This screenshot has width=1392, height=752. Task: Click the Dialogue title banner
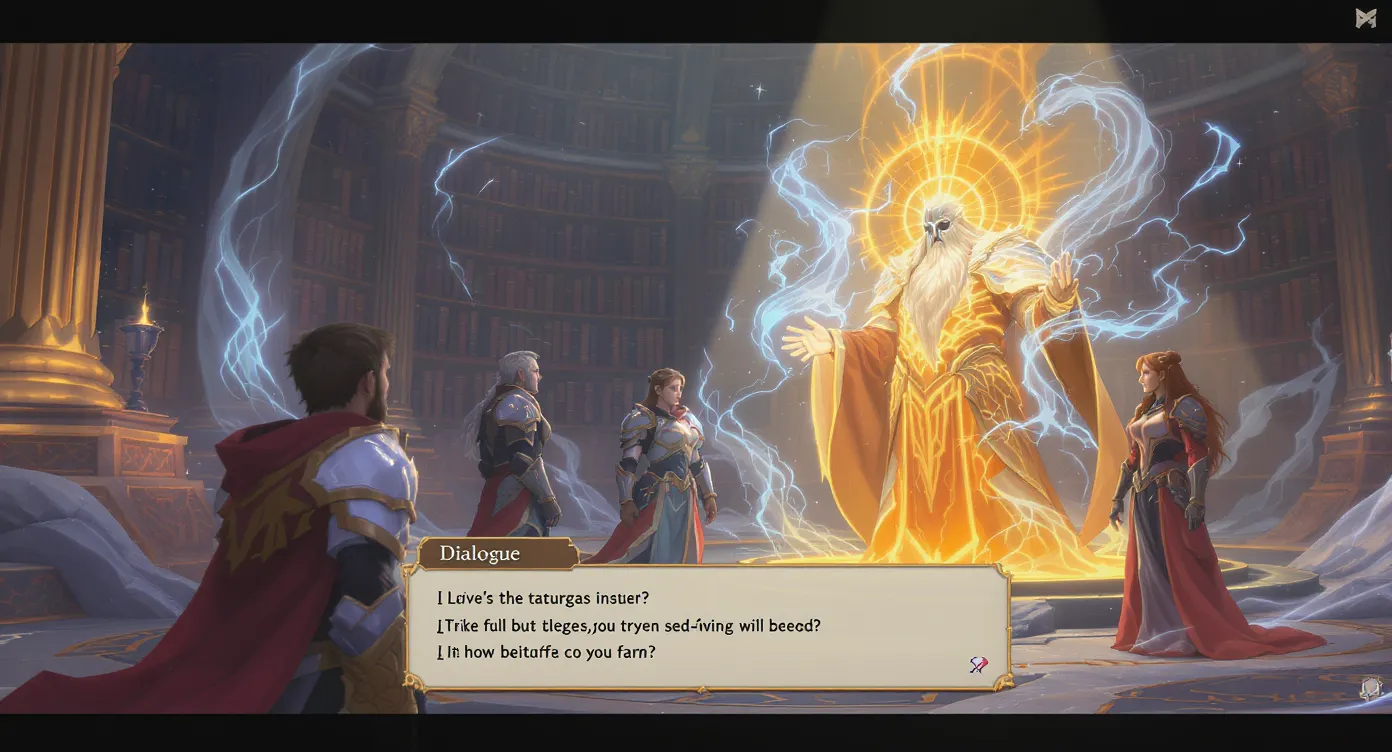click(480, 553)
